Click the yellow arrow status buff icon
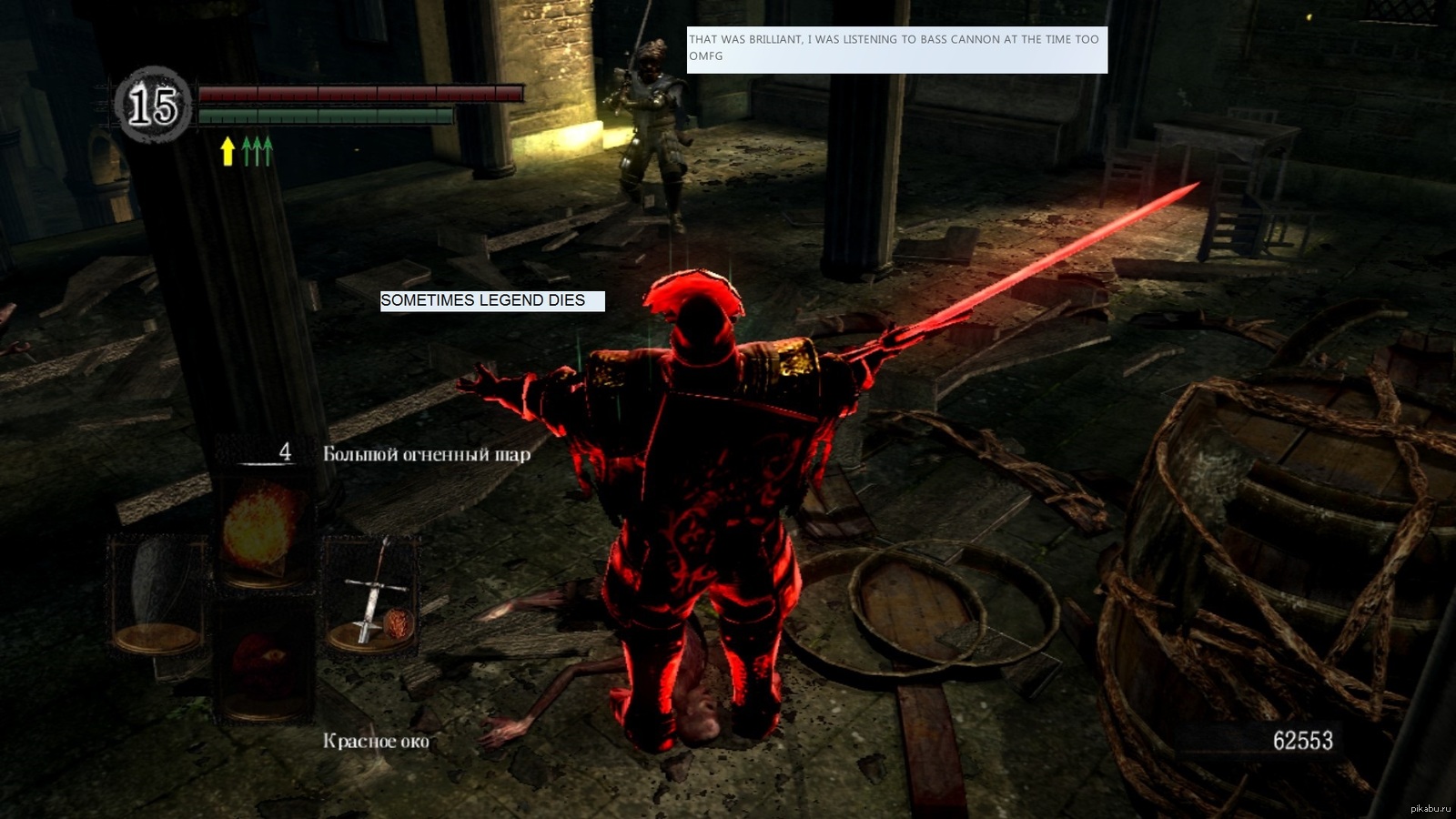 pos(227,150)
